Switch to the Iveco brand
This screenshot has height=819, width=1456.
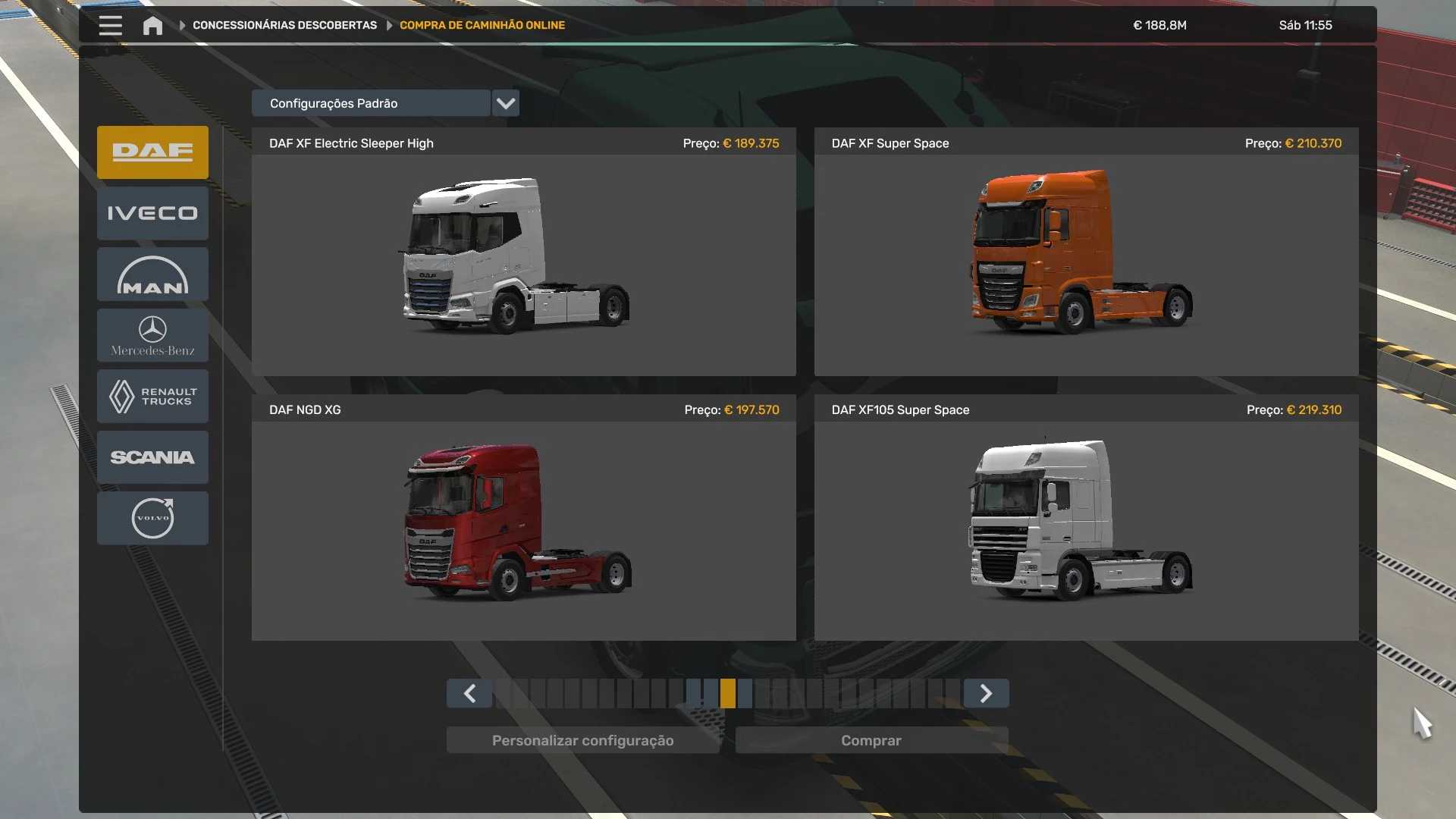(152, 213)
